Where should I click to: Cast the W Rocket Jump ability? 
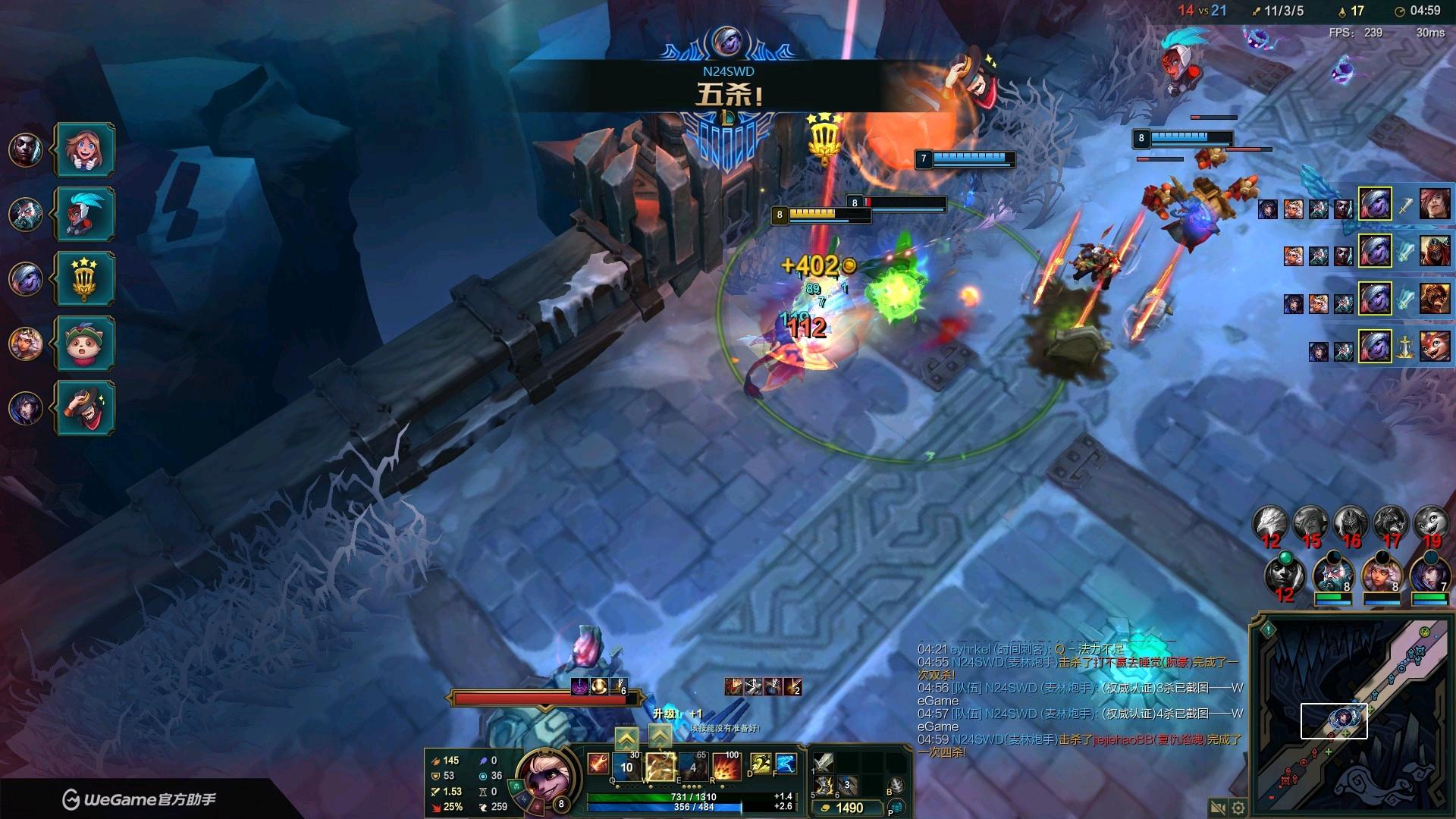pos(660,766)
